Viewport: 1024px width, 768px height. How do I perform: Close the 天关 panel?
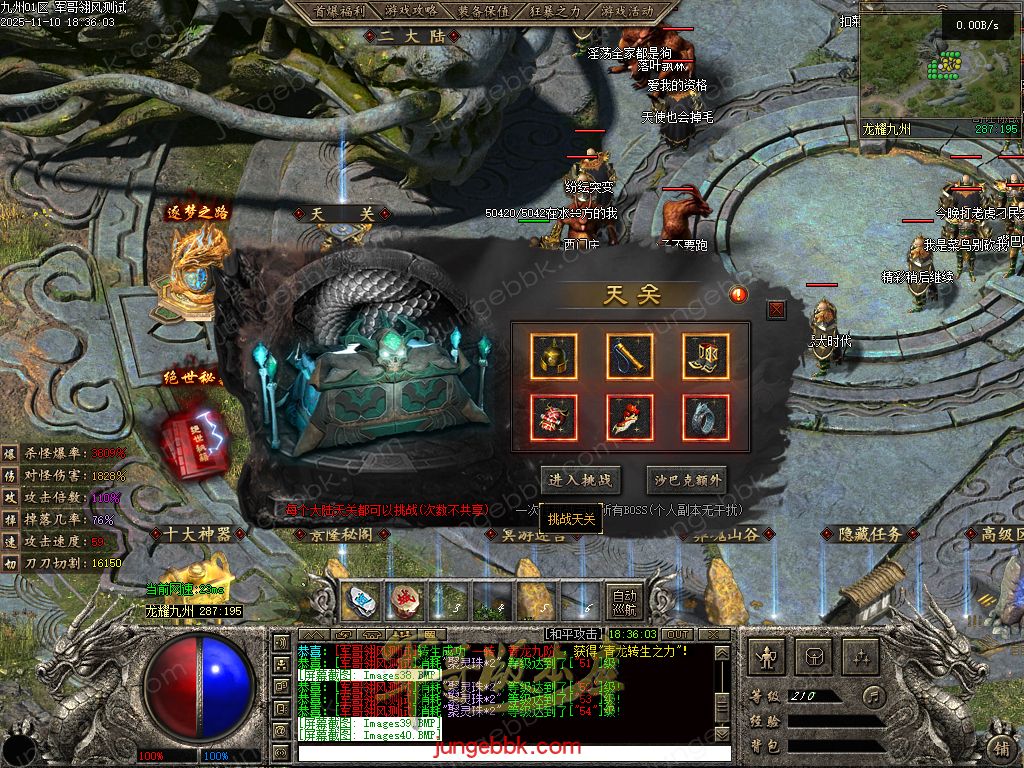[x=776, y=310]
